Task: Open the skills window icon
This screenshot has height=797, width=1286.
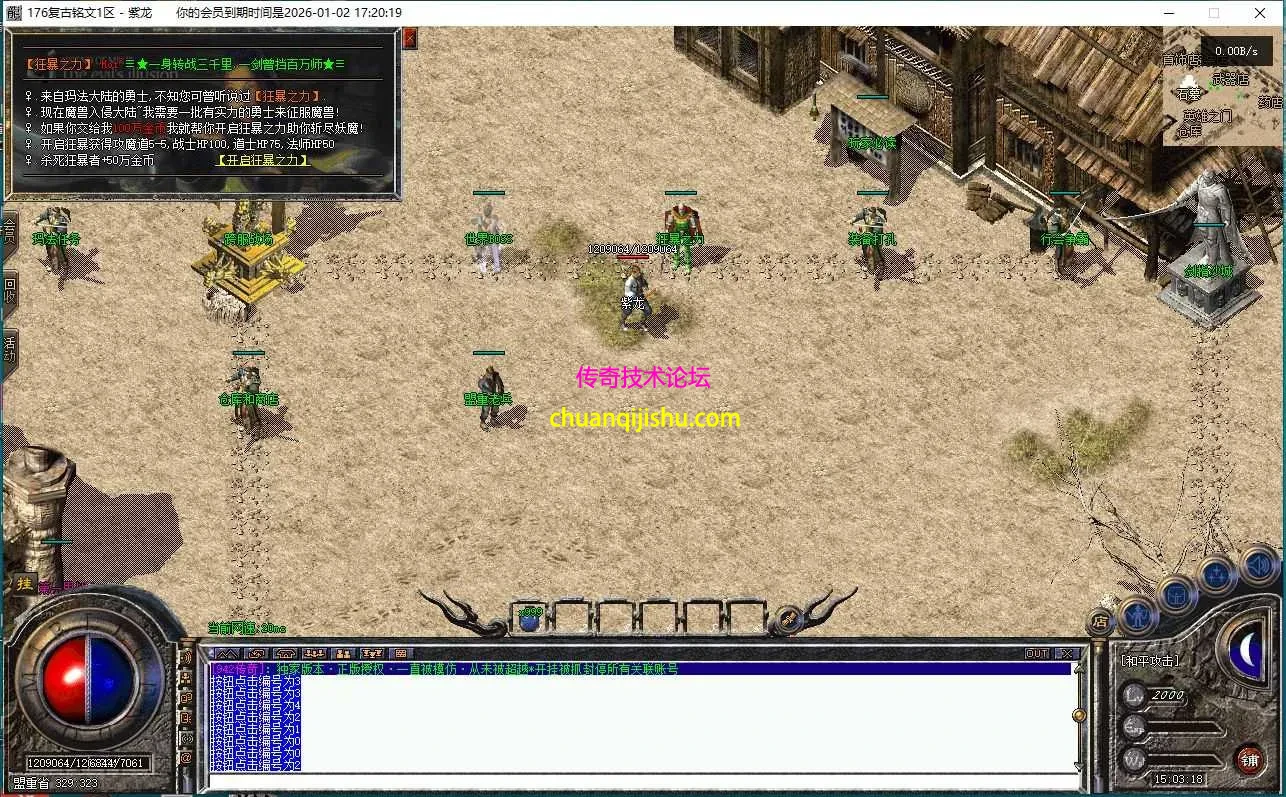Action: 1216,574
